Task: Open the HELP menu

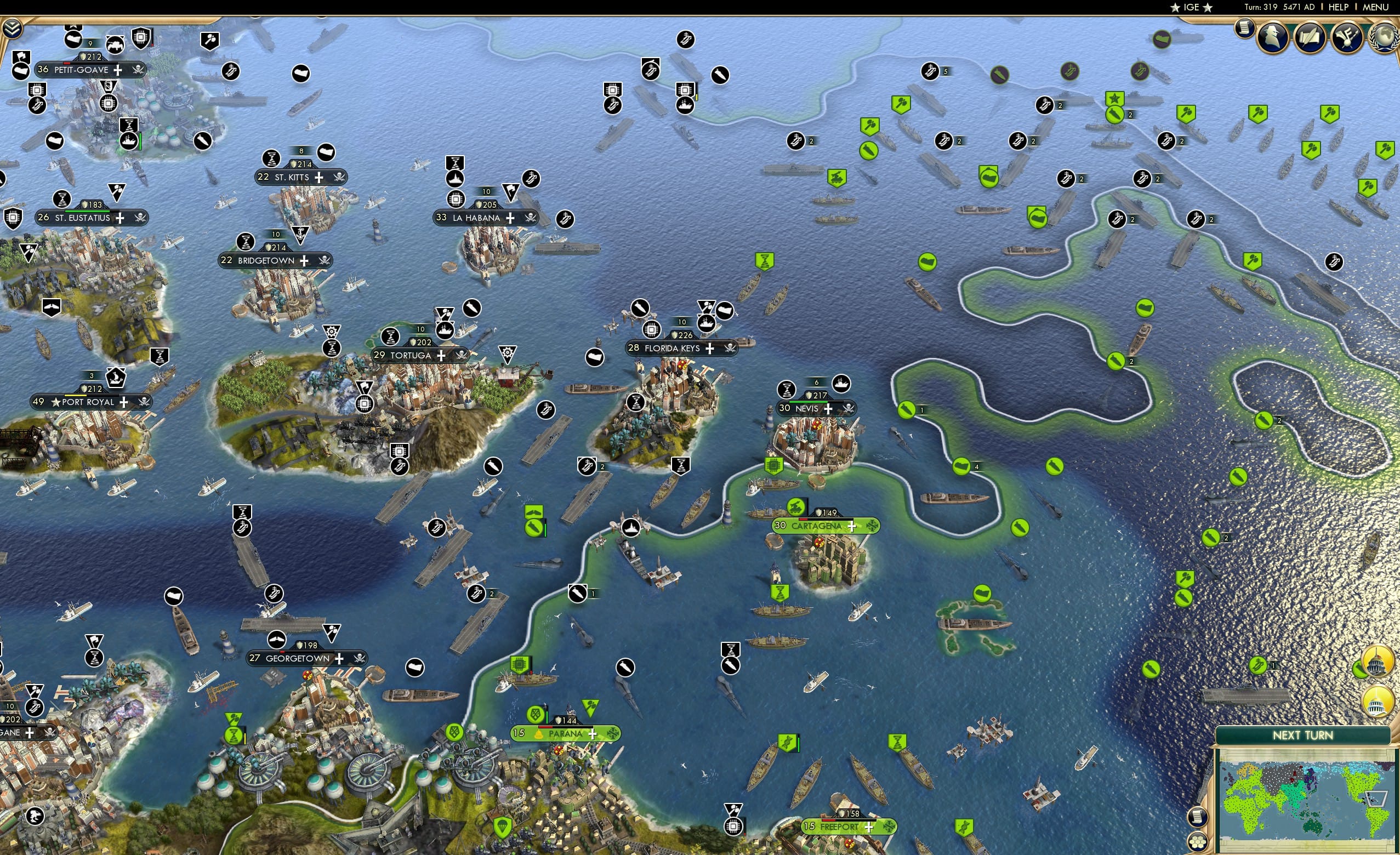Action: [1338, 7]
